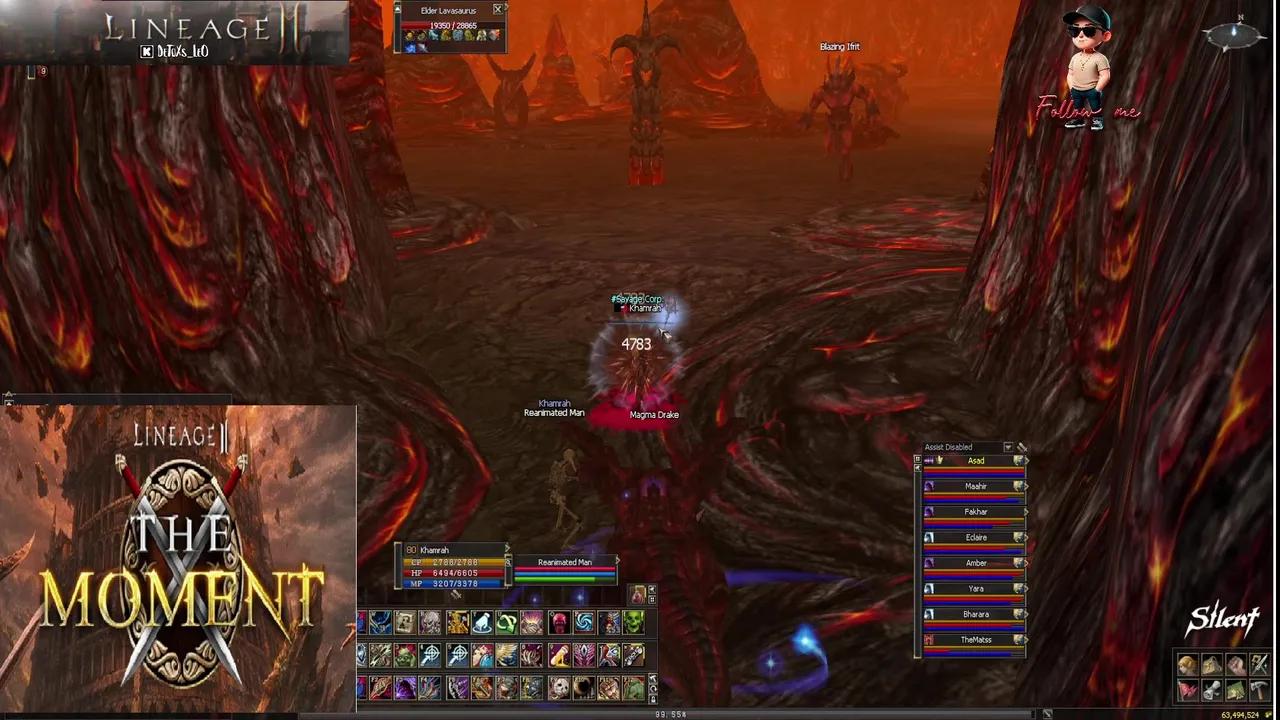Open Khamrah's status window side arrow
The image size is (1280, 720).
point(508,551)
